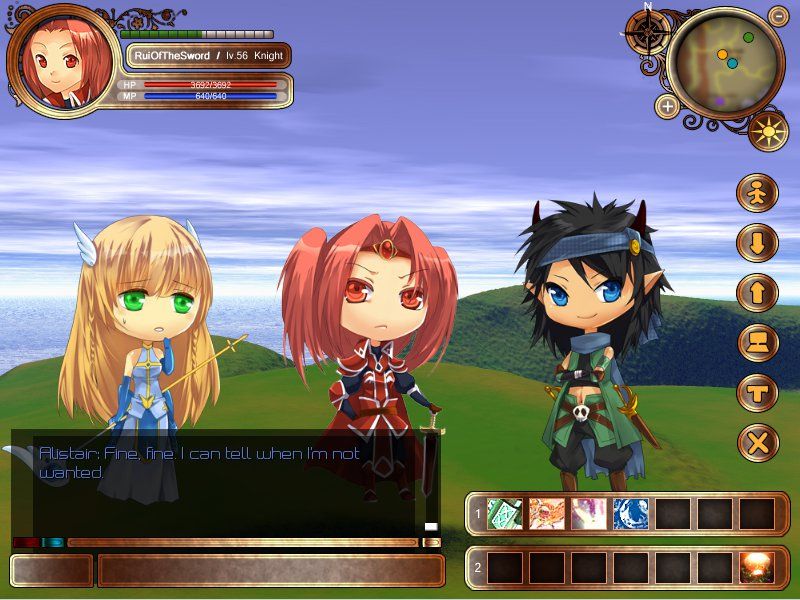Close with the round X button
Viewport: 800px width, 600px height.
[x=757, y=443]
